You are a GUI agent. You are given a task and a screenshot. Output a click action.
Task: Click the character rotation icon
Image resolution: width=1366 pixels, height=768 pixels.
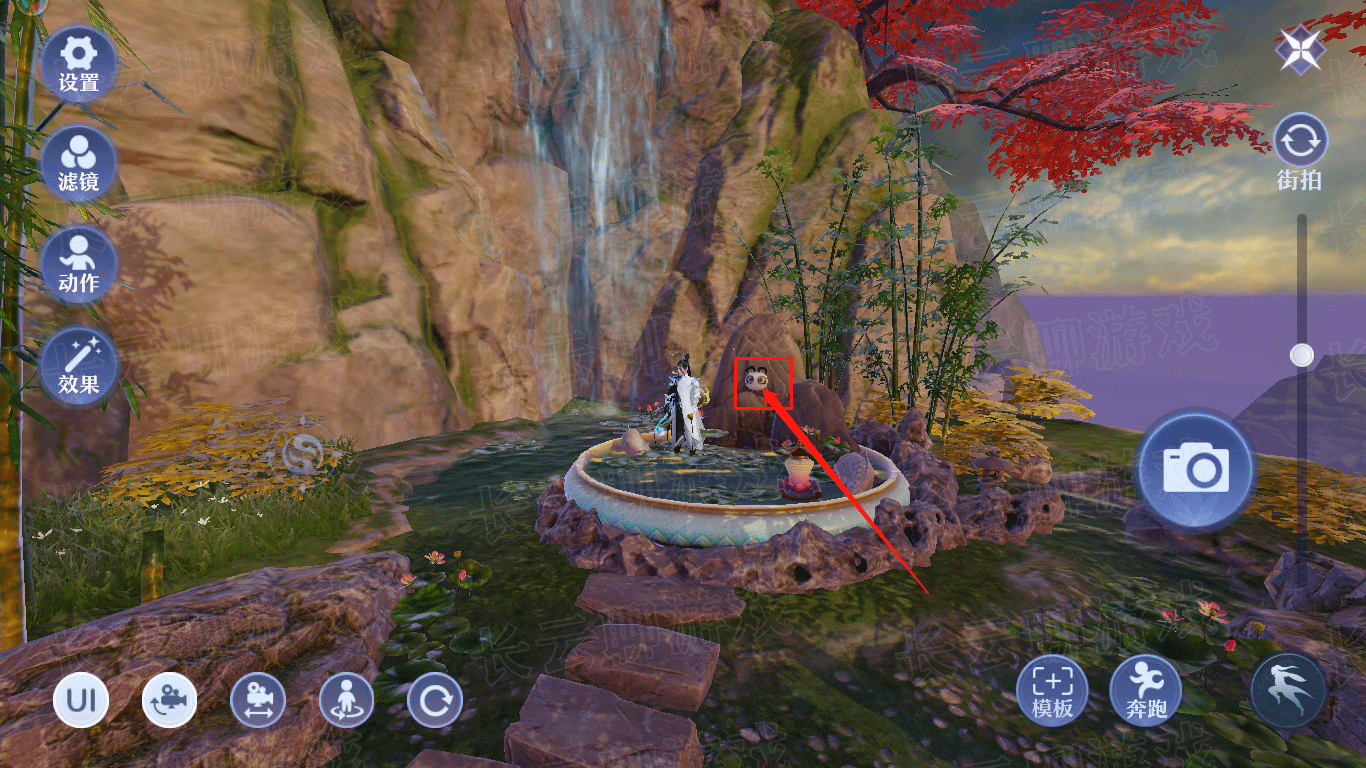346,700
